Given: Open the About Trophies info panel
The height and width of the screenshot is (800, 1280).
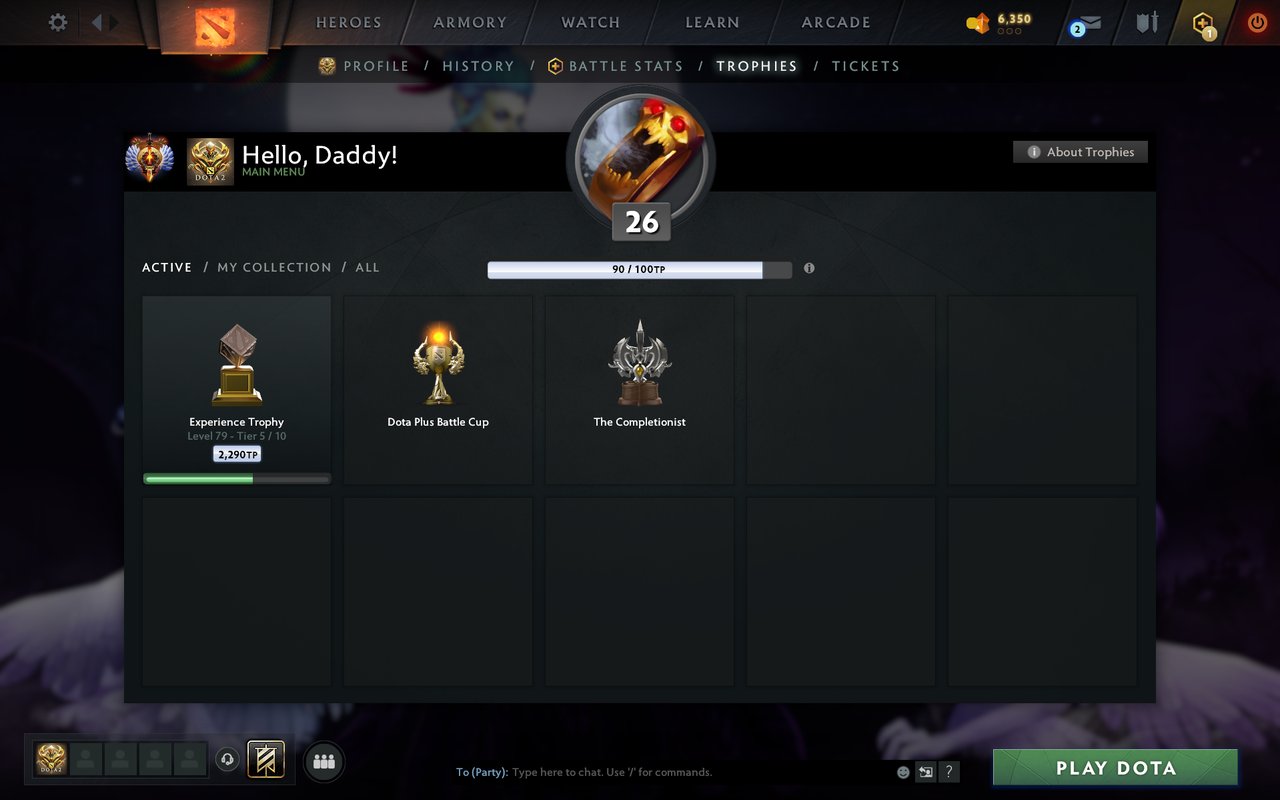Looking at the screenshot, I should coord(1080,151).
